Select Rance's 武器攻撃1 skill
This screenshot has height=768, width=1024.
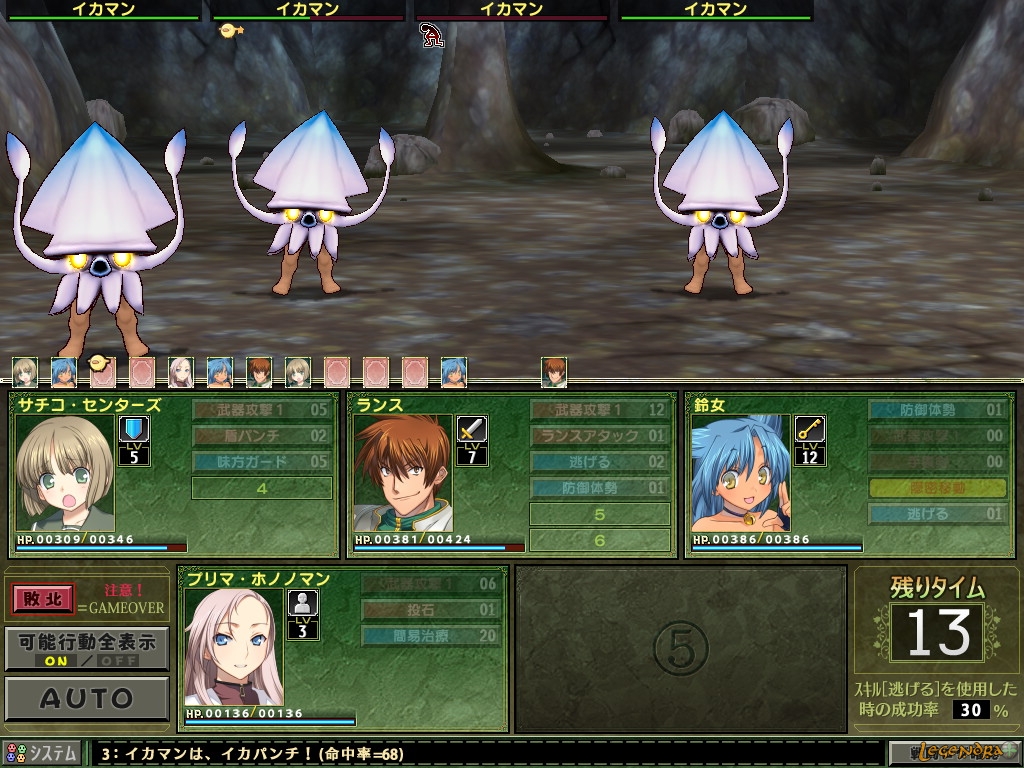point(599,409)
